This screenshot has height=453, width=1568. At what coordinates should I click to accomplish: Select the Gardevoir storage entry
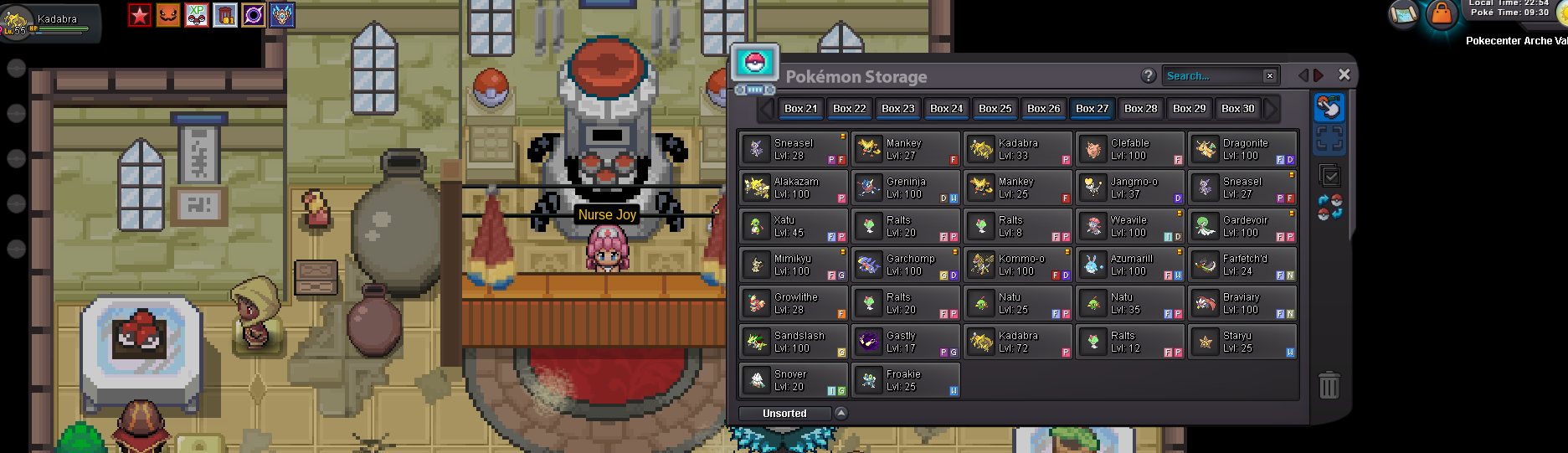1242,226
